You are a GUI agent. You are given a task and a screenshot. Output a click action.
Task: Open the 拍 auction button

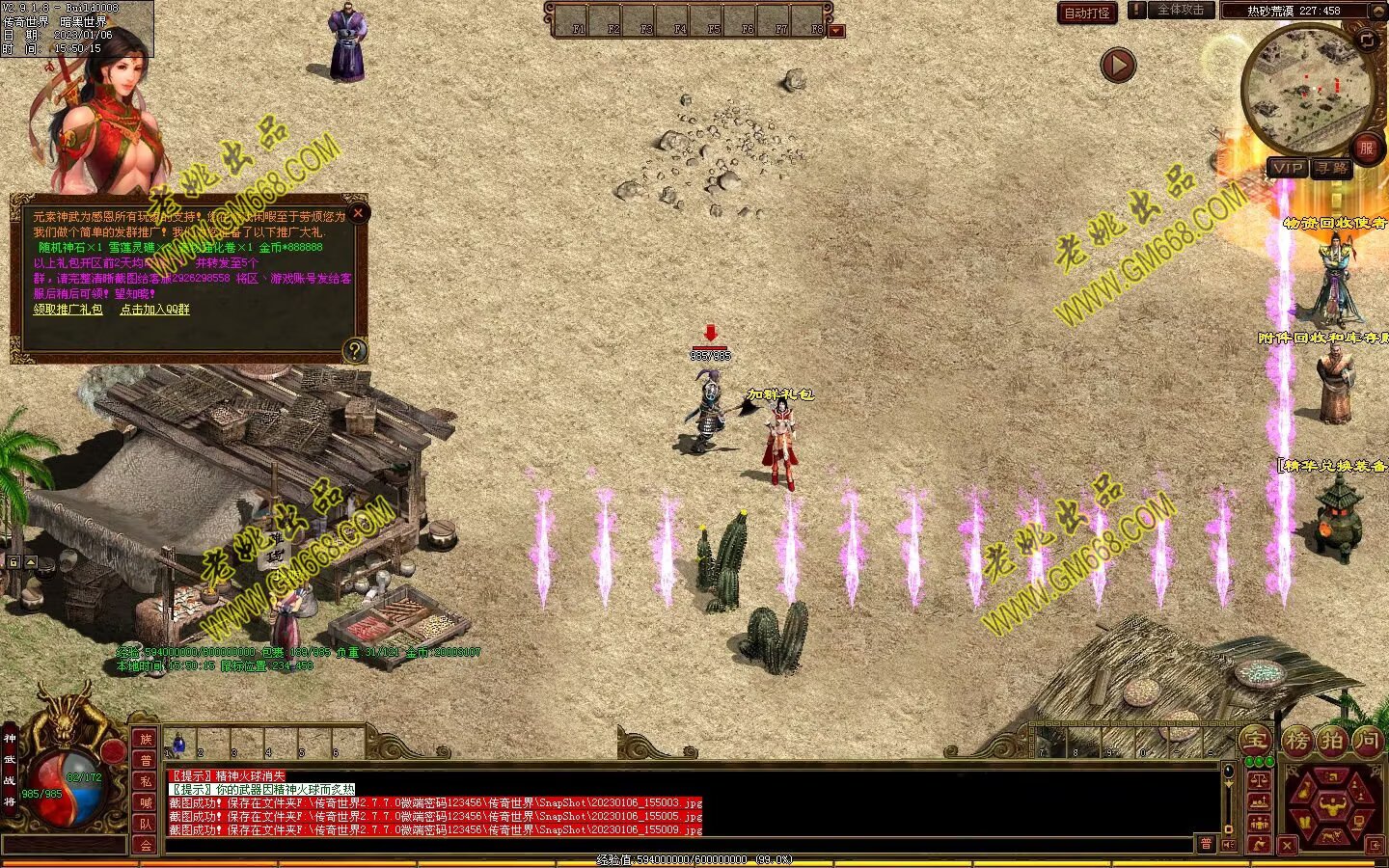point(1332,741)
